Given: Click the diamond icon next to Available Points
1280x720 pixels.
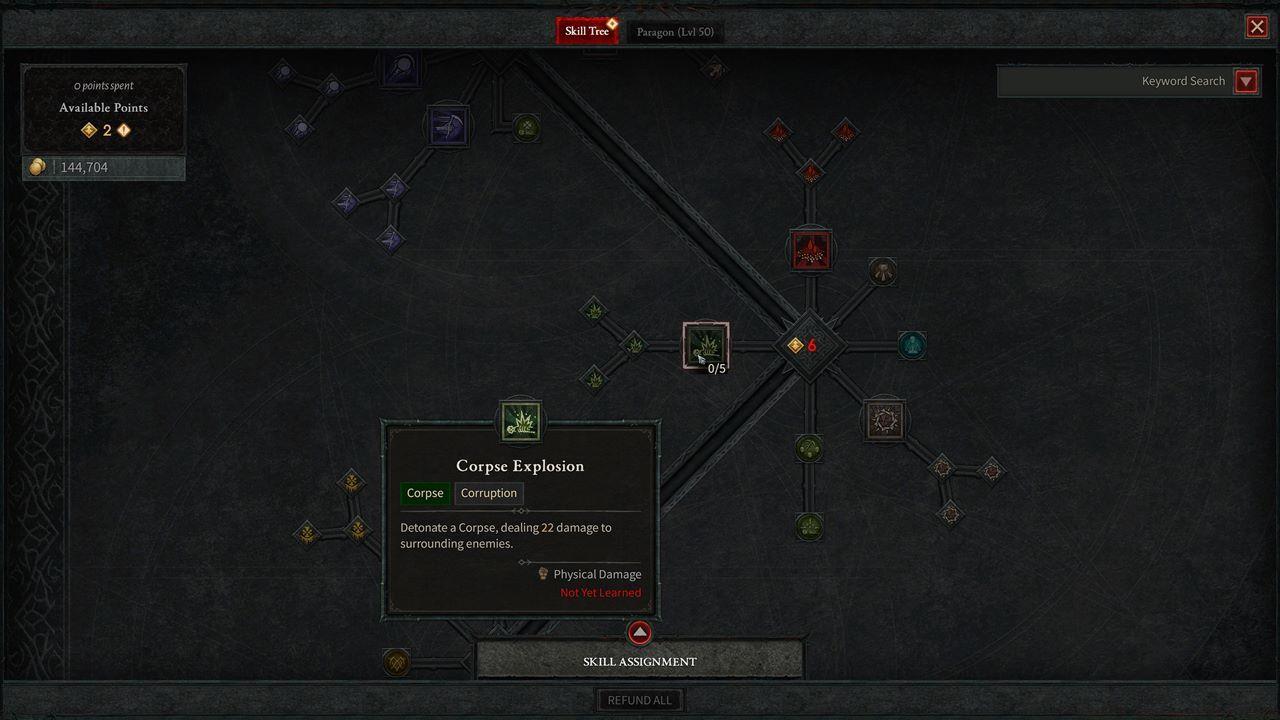Looking at the screenshot, I should point(89,130).
